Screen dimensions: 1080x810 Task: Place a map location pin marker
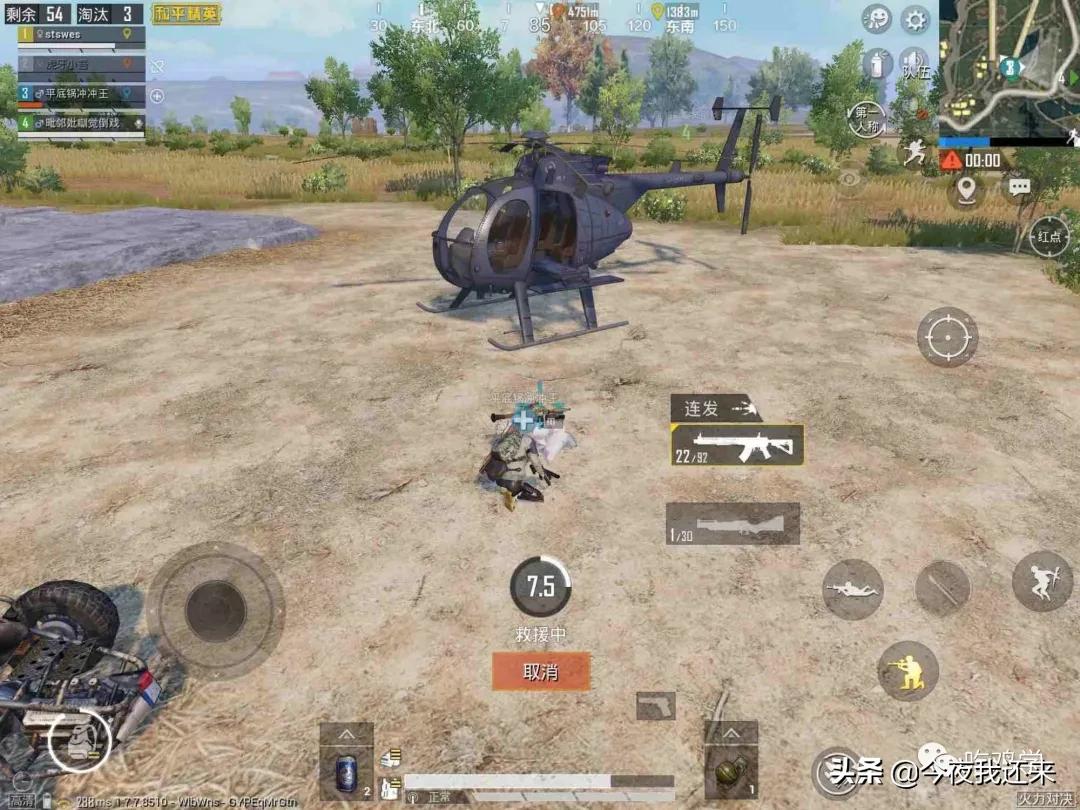(x=965, y=189)
